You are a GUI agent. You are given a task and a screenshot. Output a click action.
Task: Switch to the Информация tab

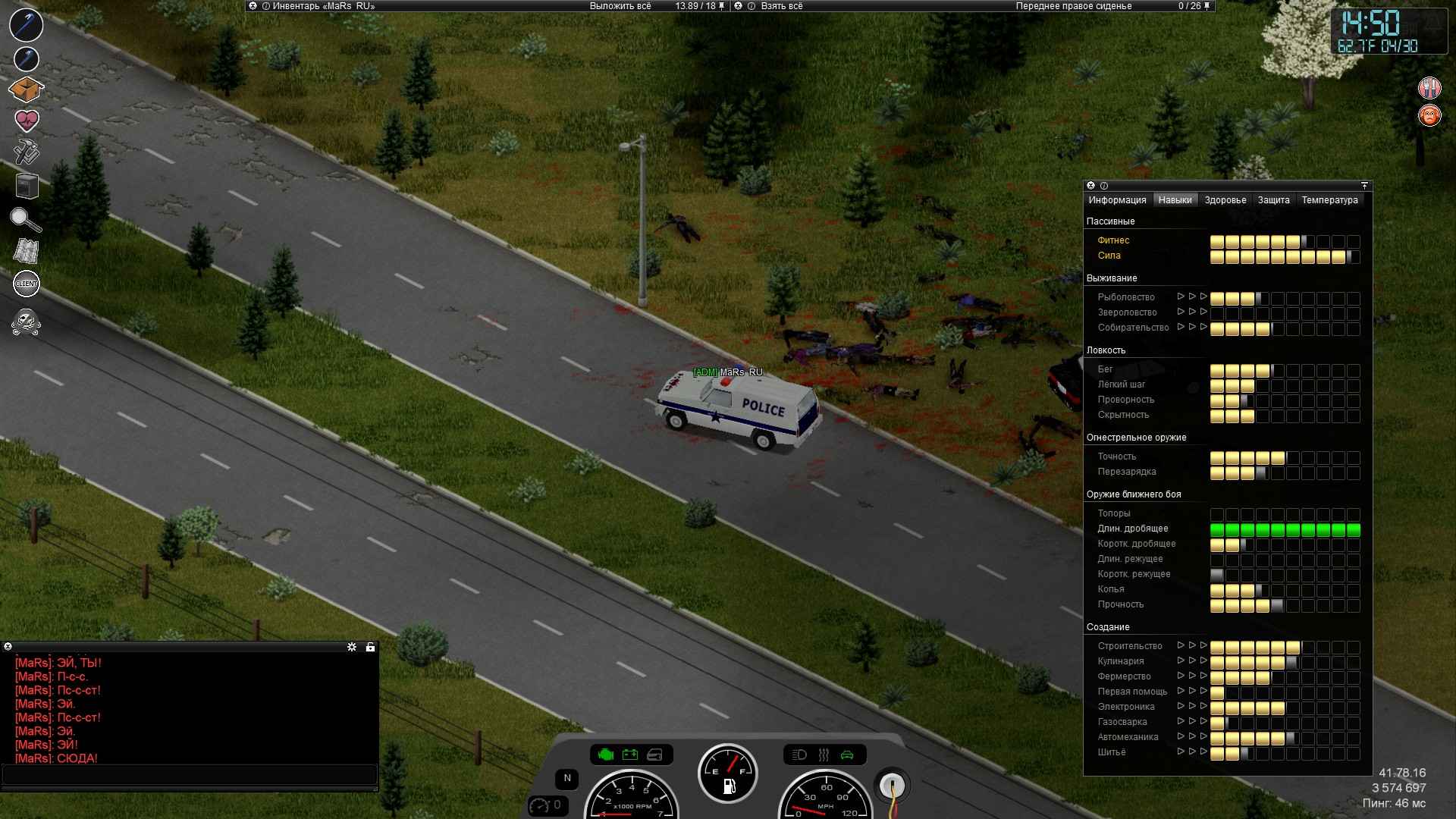coord(1117,200)
